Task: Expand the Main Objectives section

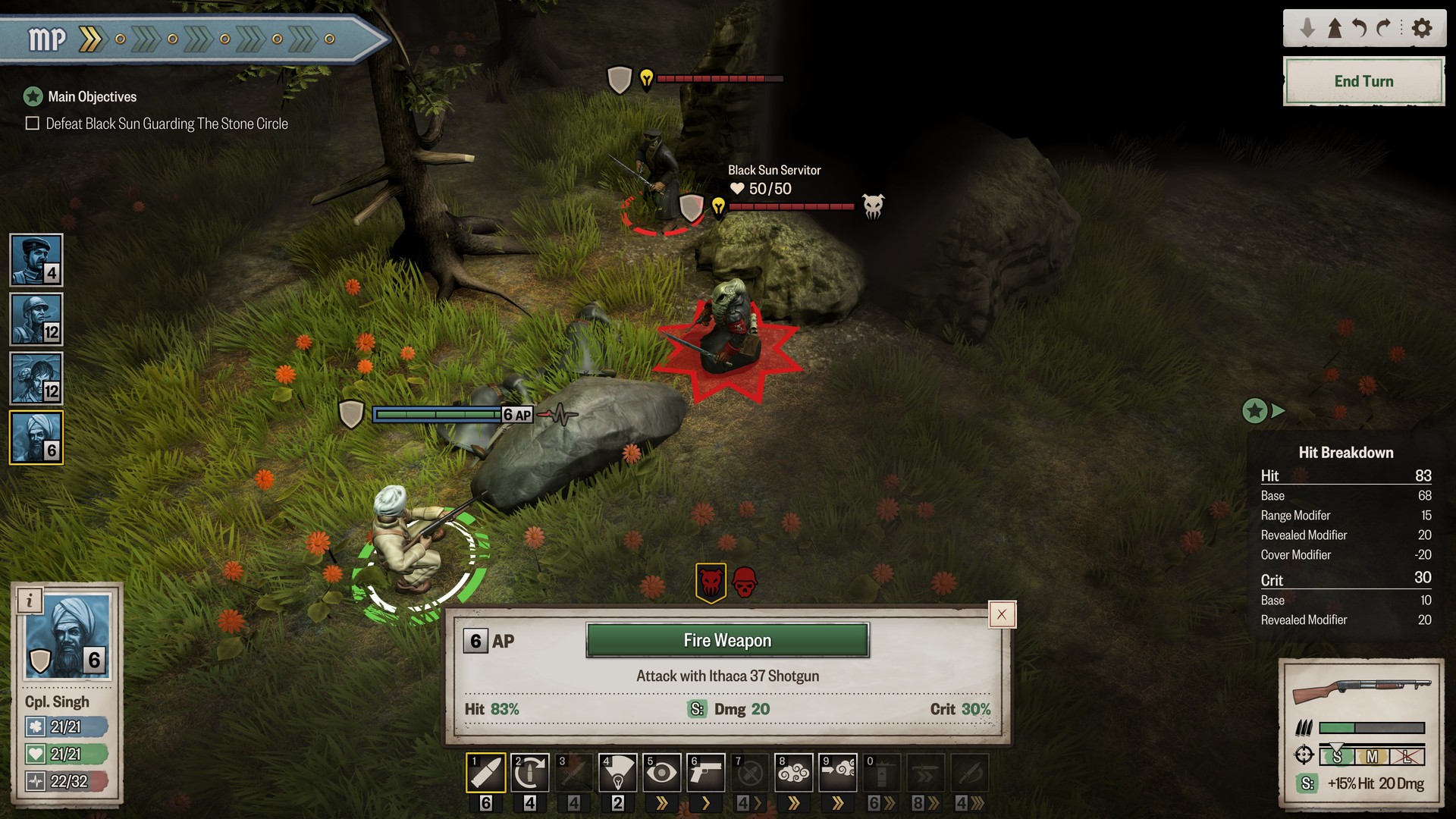Action: pyautogui.click(x=31, y=96)
